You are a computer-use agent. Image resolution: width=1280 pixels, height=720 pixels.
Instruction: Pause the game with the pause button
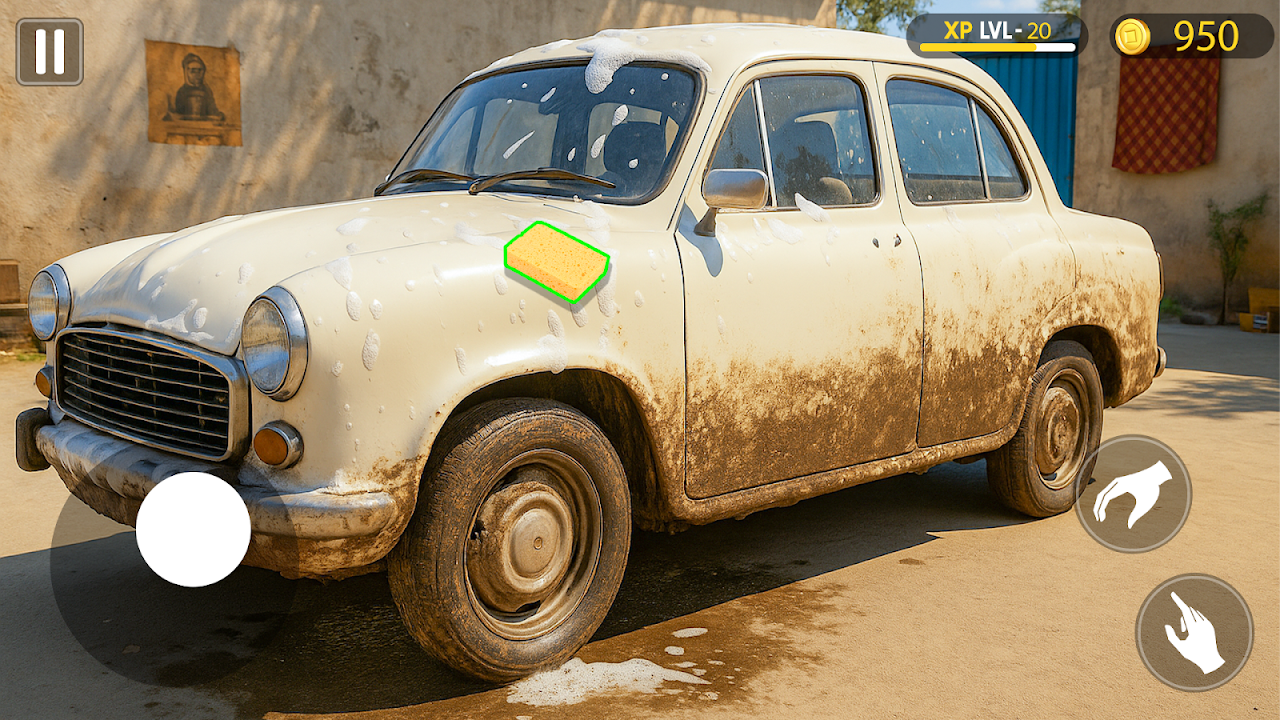49,51
